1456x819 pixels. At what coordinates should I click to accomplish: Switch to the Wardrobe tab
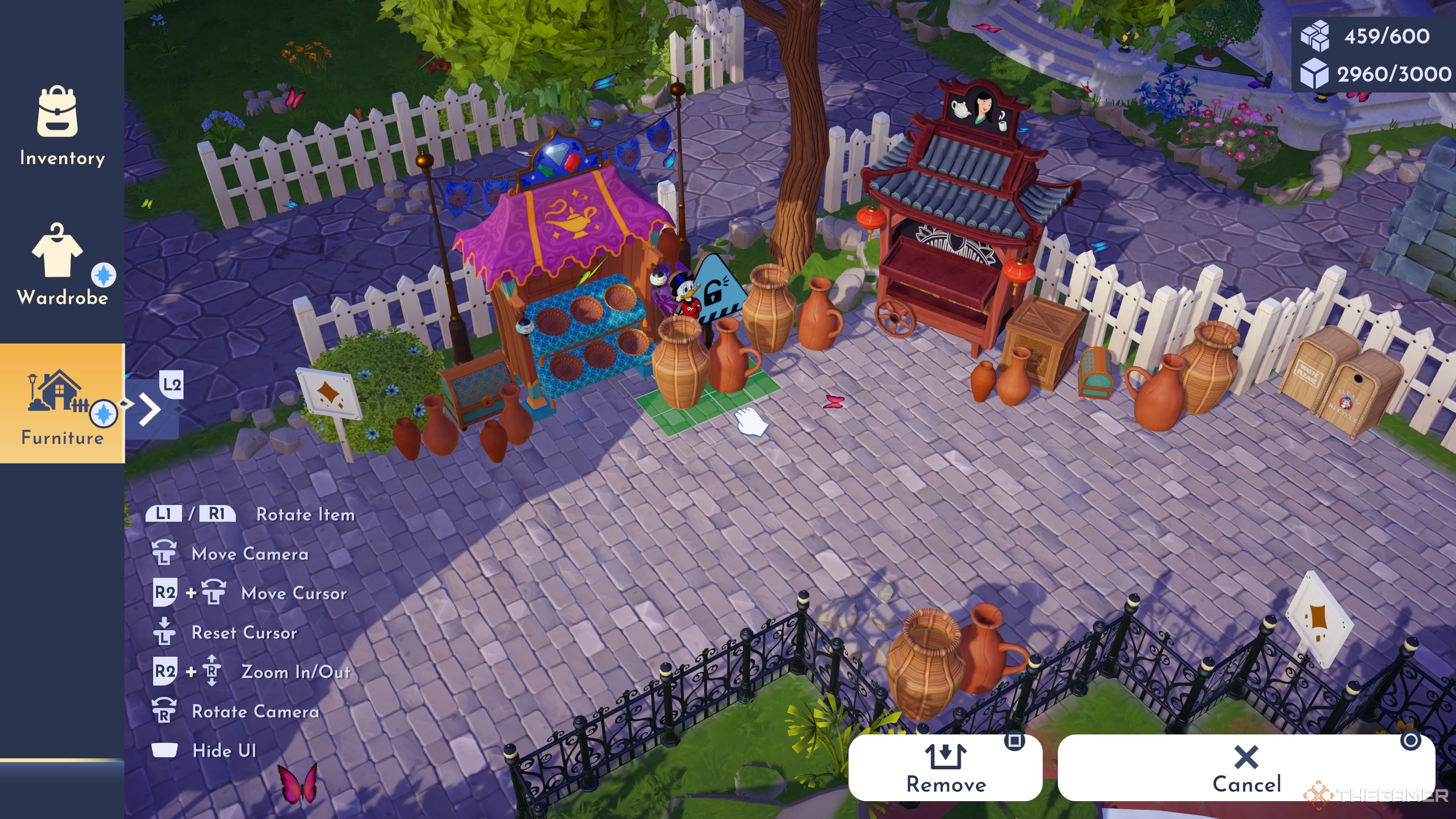61,265
